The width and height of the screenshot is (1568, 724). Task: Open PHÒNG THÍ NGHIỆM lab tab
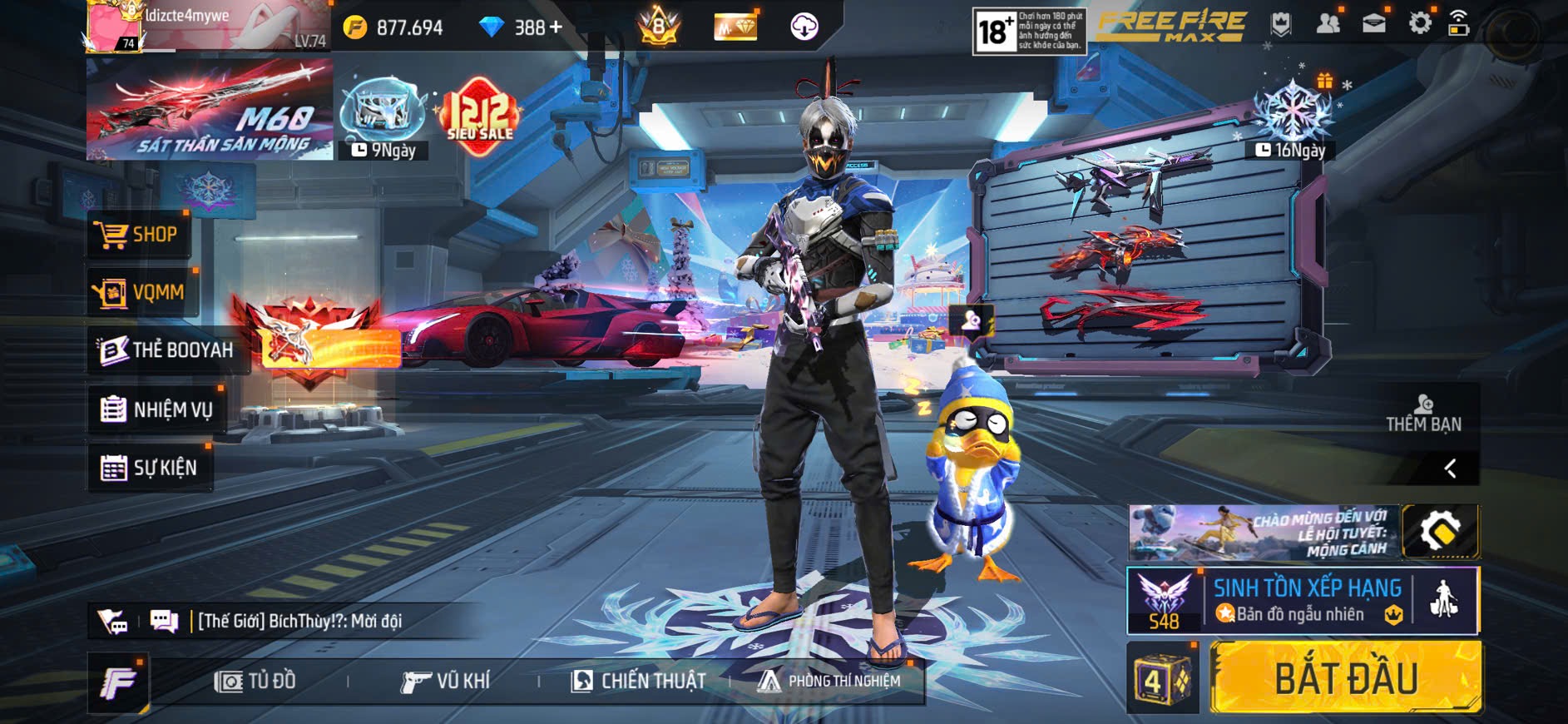pos(829,682)
